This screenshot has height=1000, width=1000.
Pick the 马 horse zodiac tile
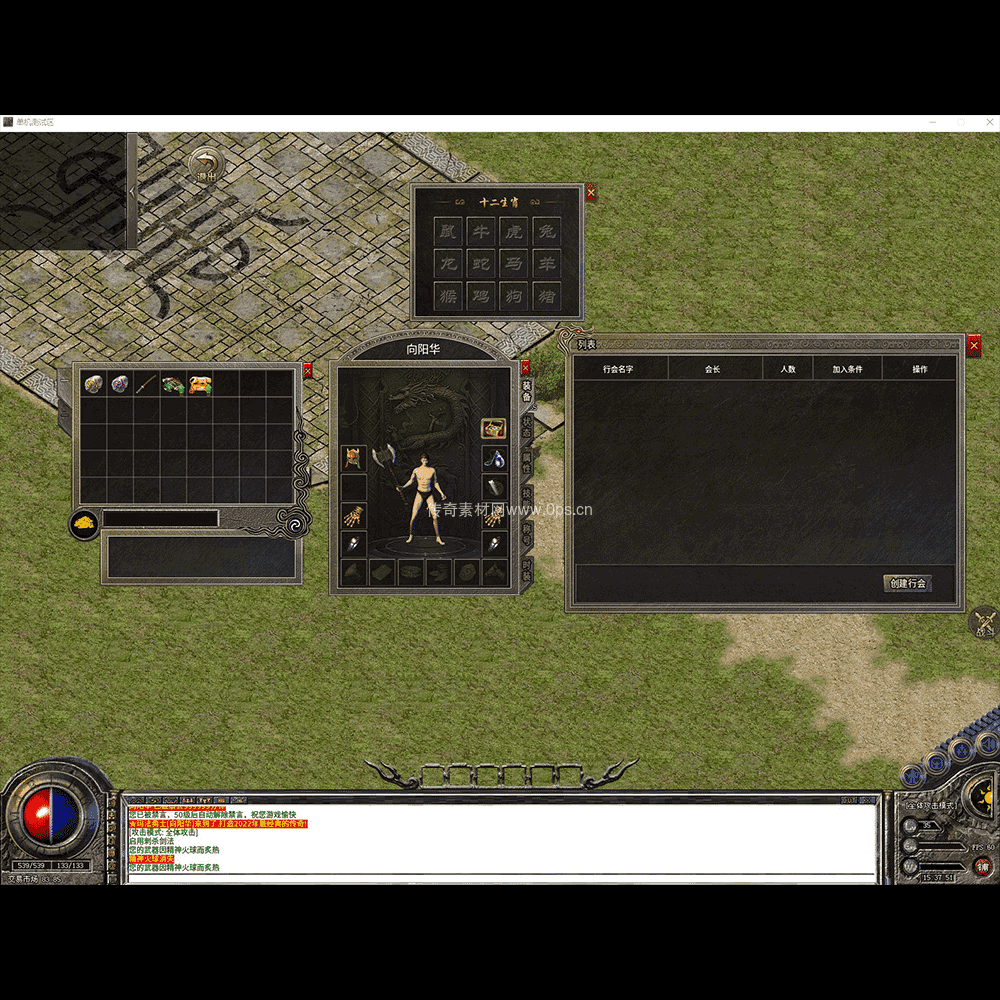tap(513, 265)
